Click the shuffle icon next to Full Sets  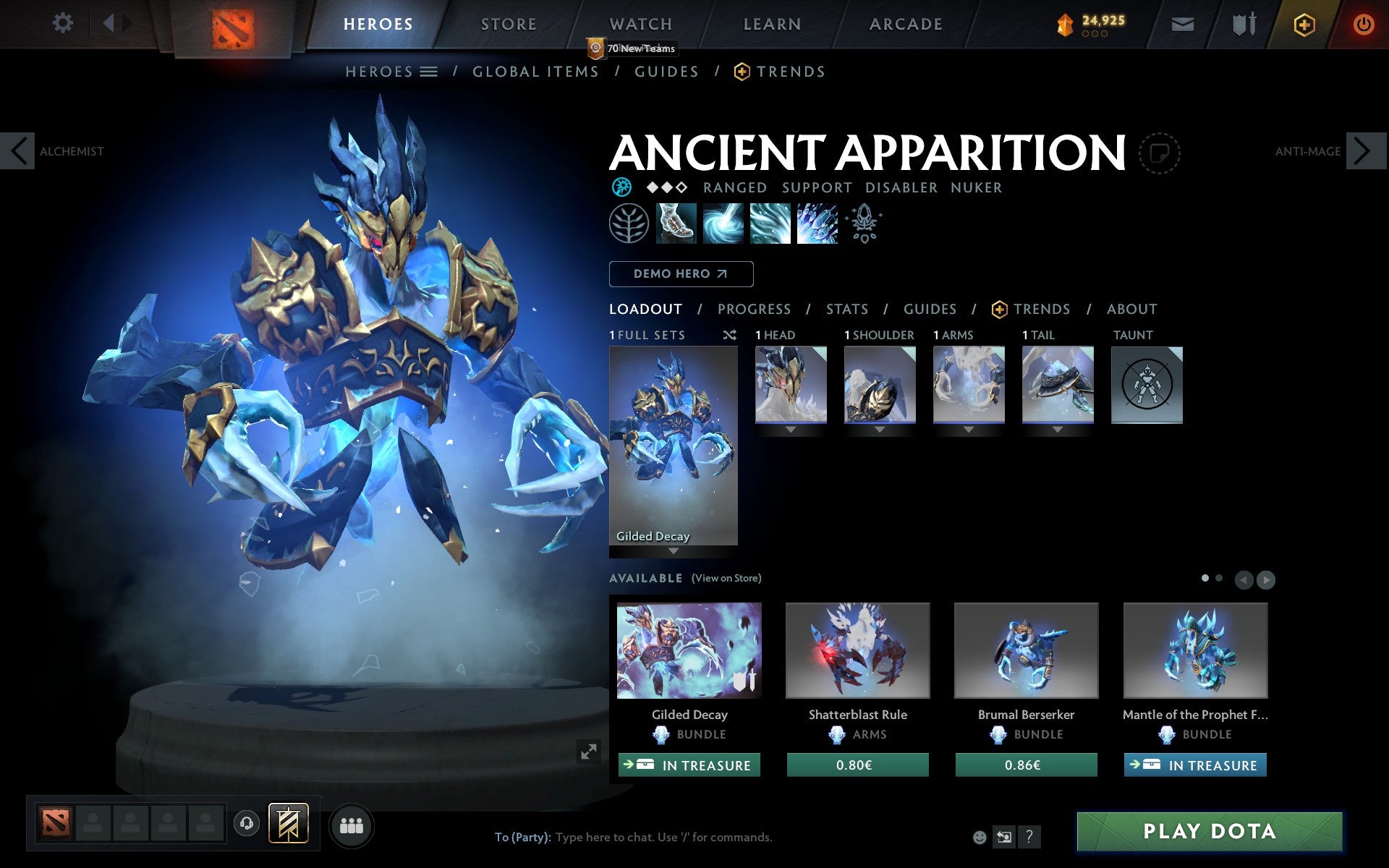[729, 335]
